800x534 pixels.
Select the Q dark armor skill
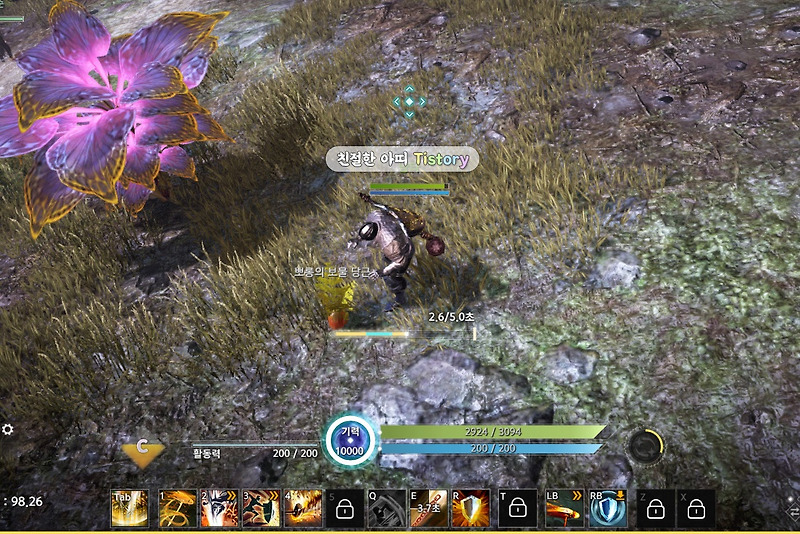point(386,509)
